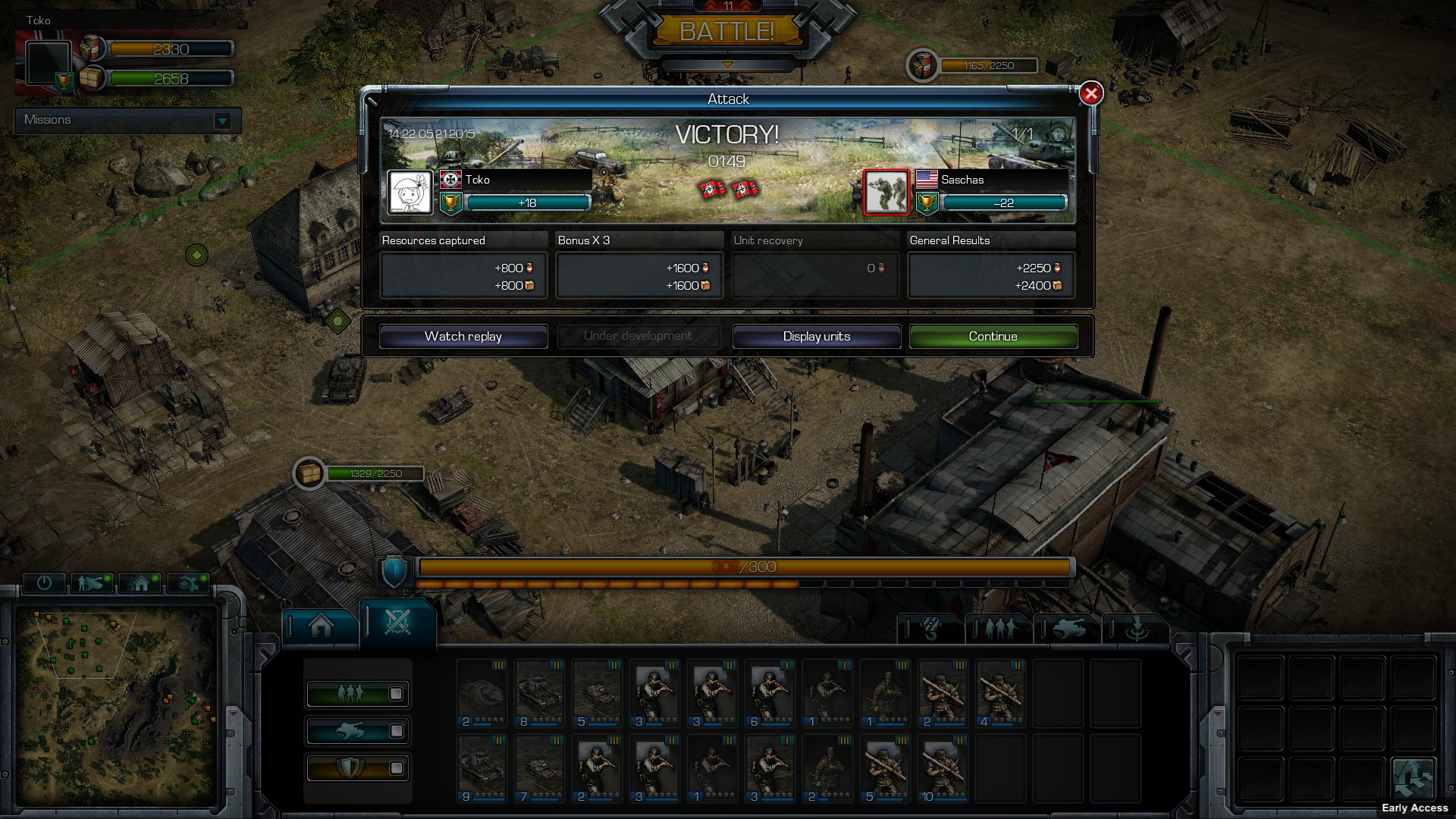
Task: Click Saschas' opponent portrait
Action: [886, 192]
